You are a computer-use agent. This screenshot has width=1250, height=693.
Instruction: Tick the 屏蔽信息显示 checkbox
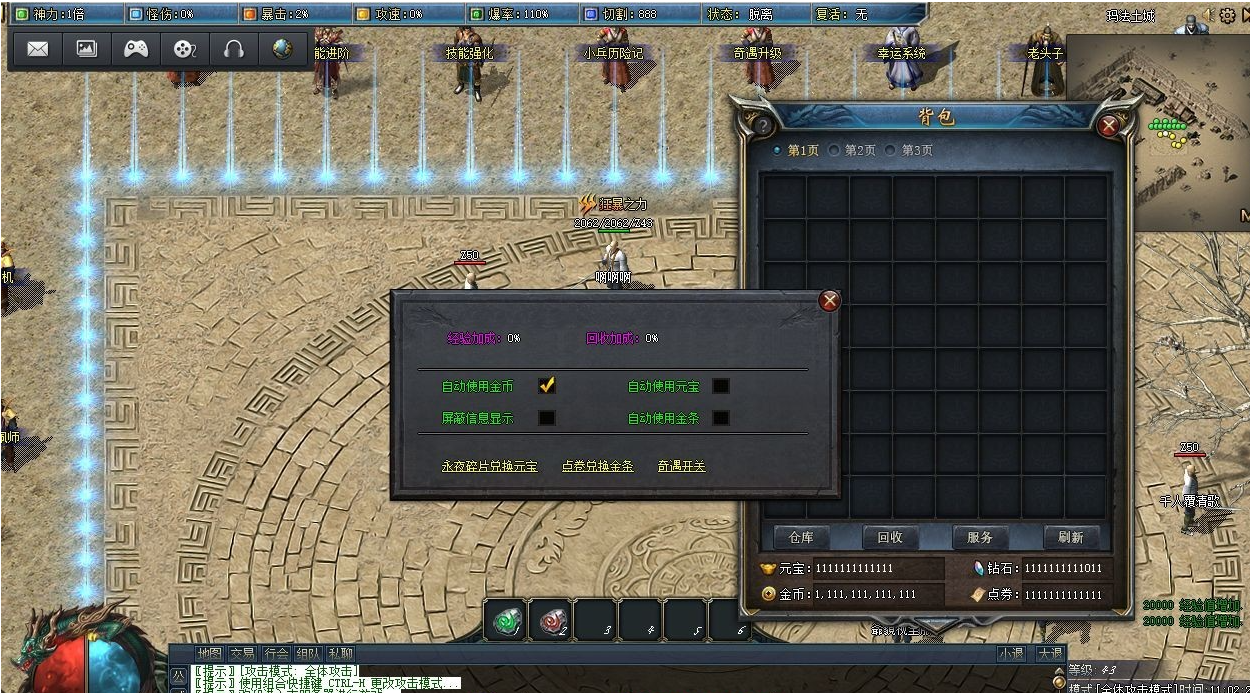click(546, 418)
